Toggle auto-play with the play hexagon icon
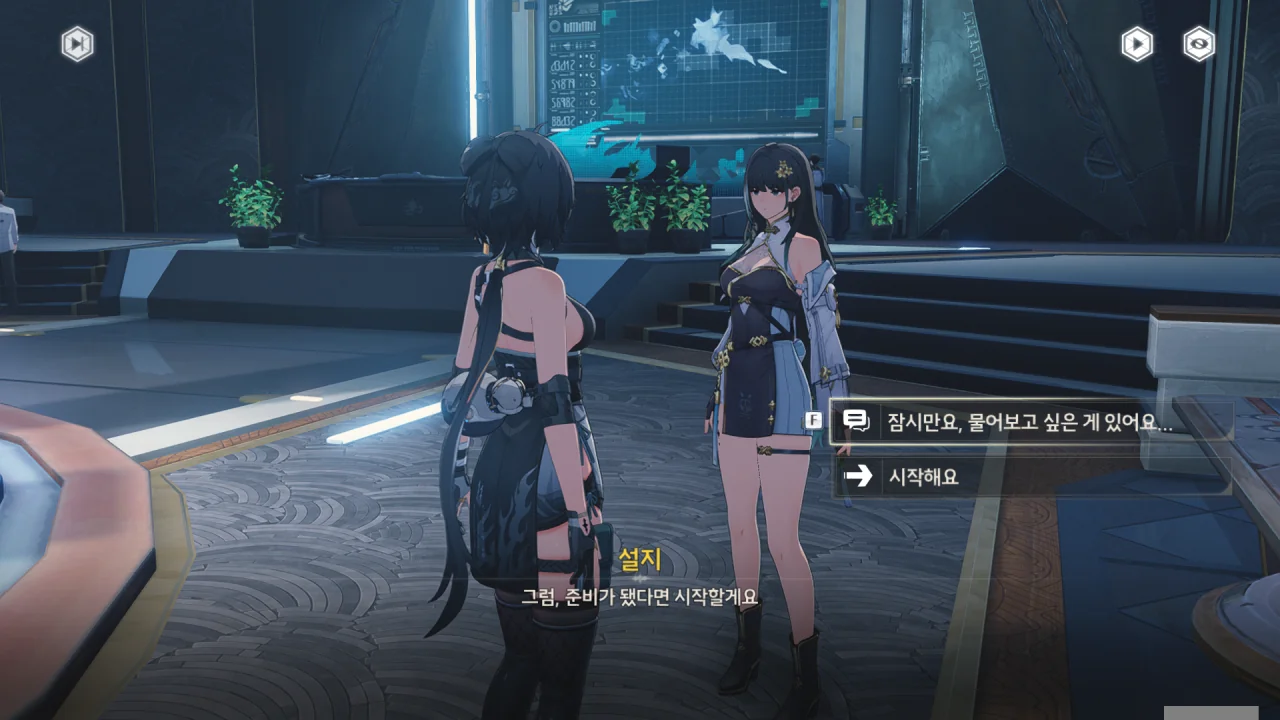 1136,44
